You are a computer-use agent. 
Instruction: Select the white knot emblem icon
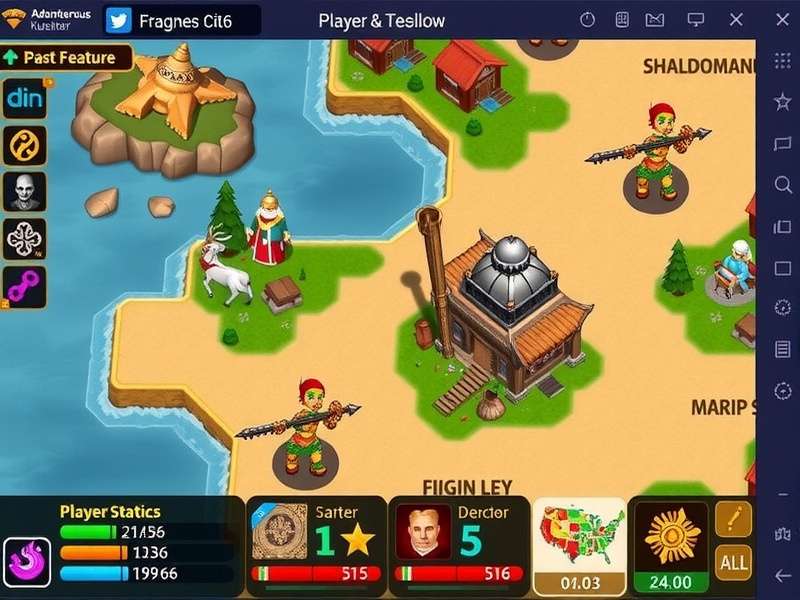point(24,239)
